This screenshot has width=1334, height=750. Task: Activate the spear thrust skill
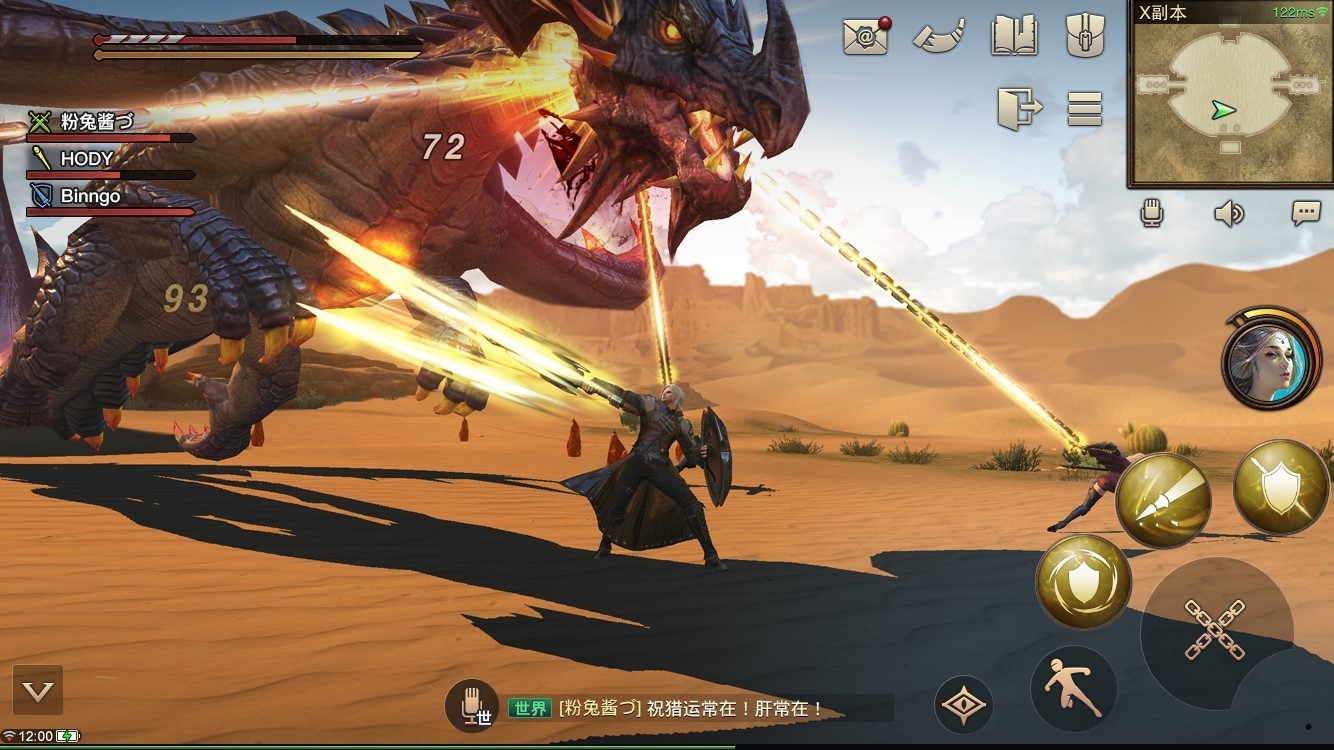pyautogui.click(x=1163, y=498)
